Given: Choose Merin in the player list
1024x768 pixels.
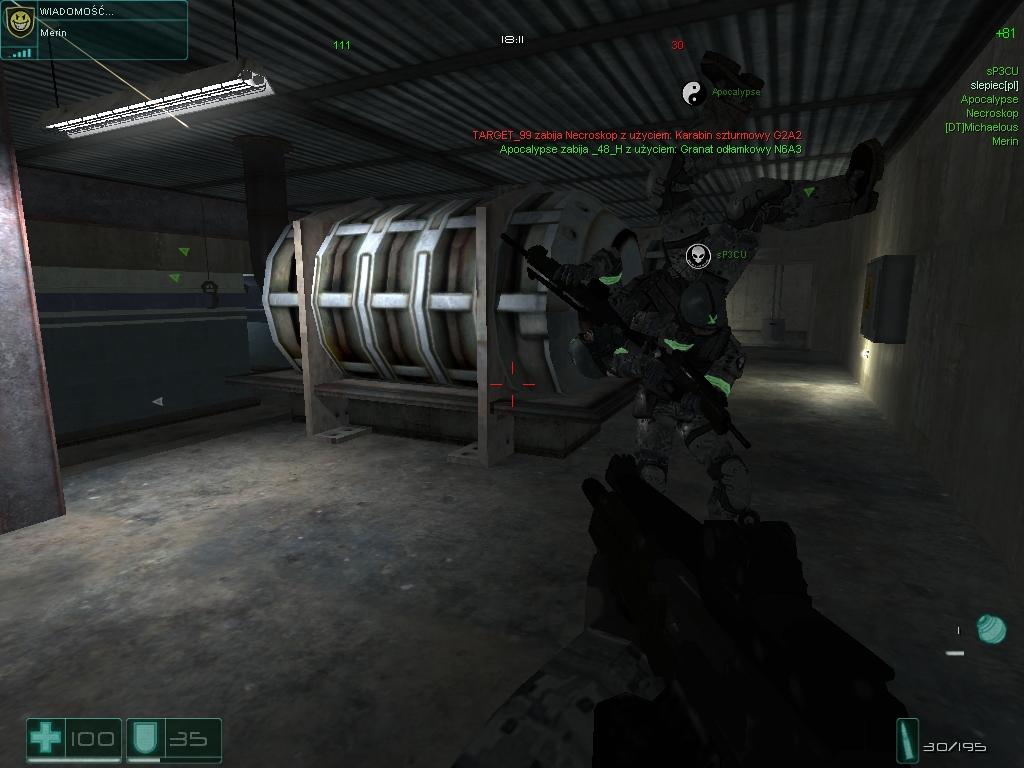Looking at the screenshot, I should pos(1004,141).
